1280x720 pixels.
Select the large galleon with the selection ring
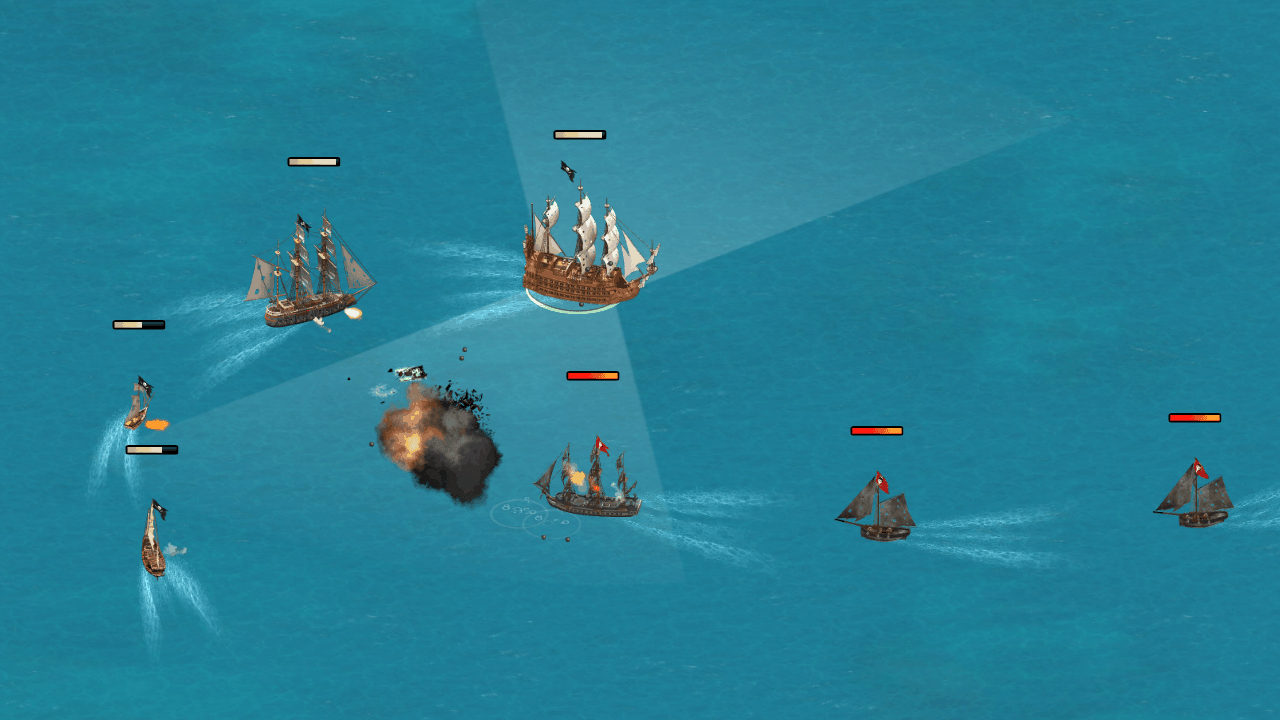click(585, 255)
